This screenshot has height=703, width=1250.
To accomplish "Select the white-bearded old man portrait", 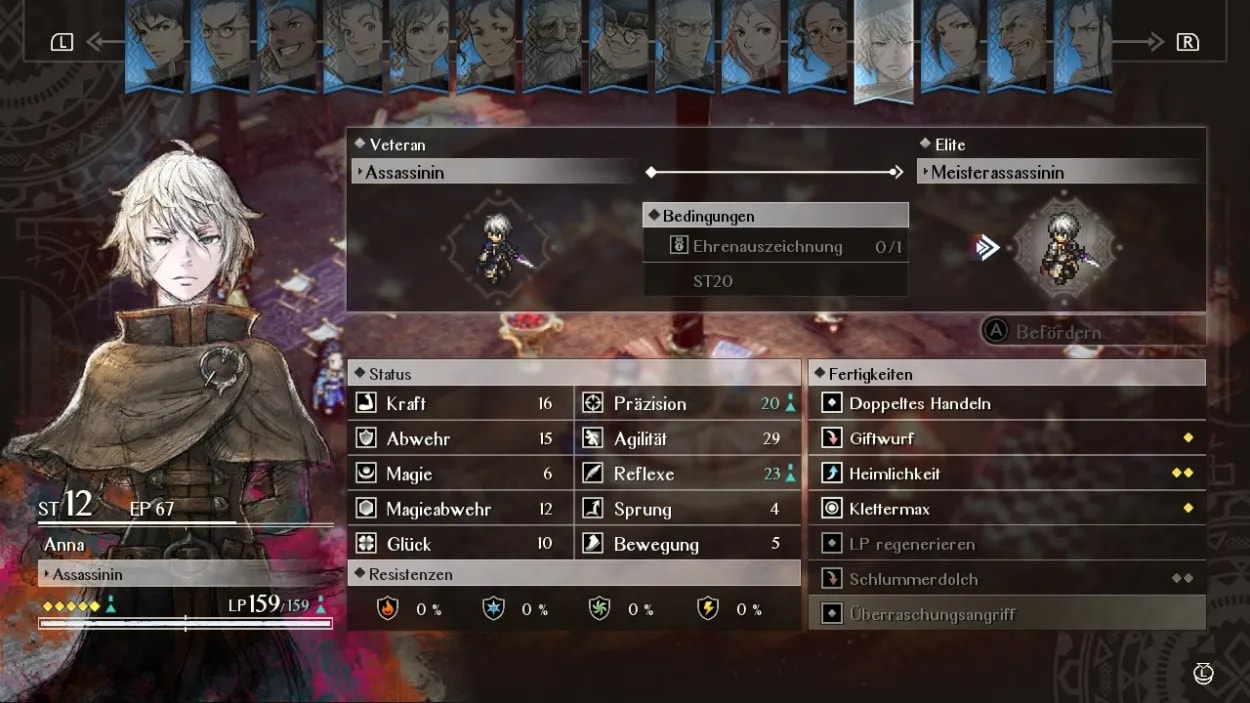I will point(552,45).
